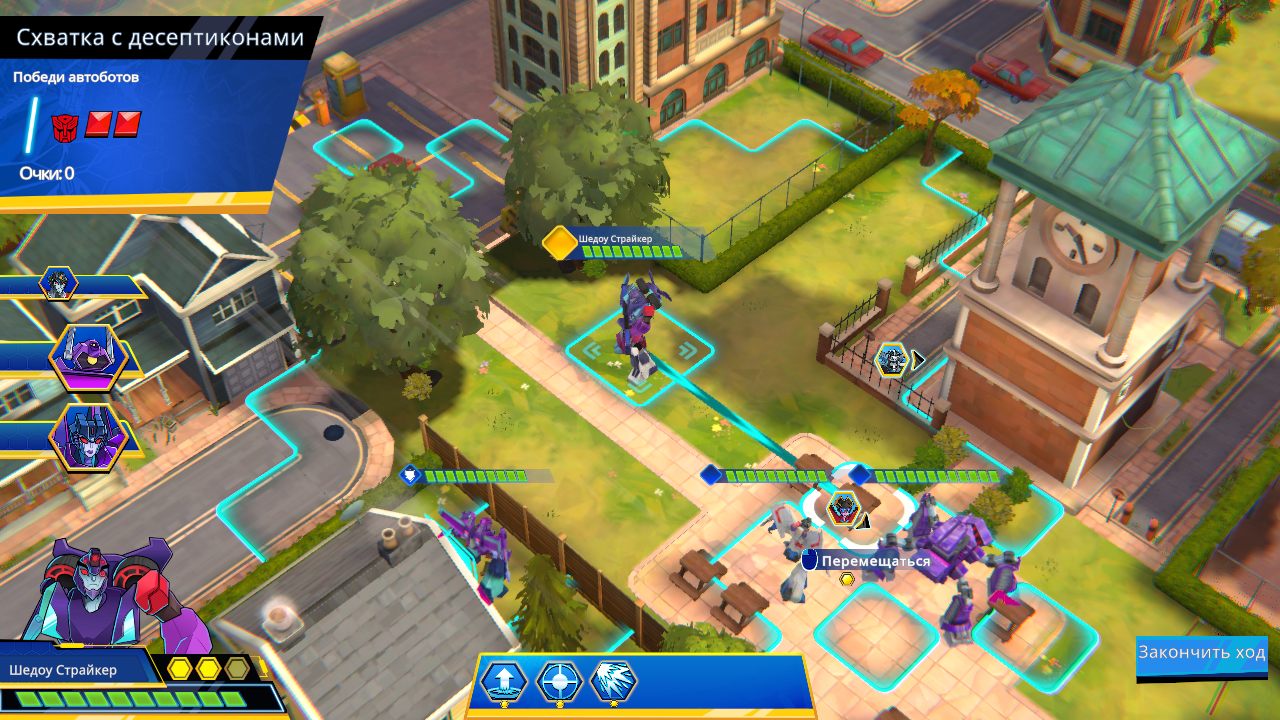This screenshot has width=1280, height=720.
Task: Choose the red-eyed Slipstream portrait
Action: pyautogui.click(x=87, y=437)
